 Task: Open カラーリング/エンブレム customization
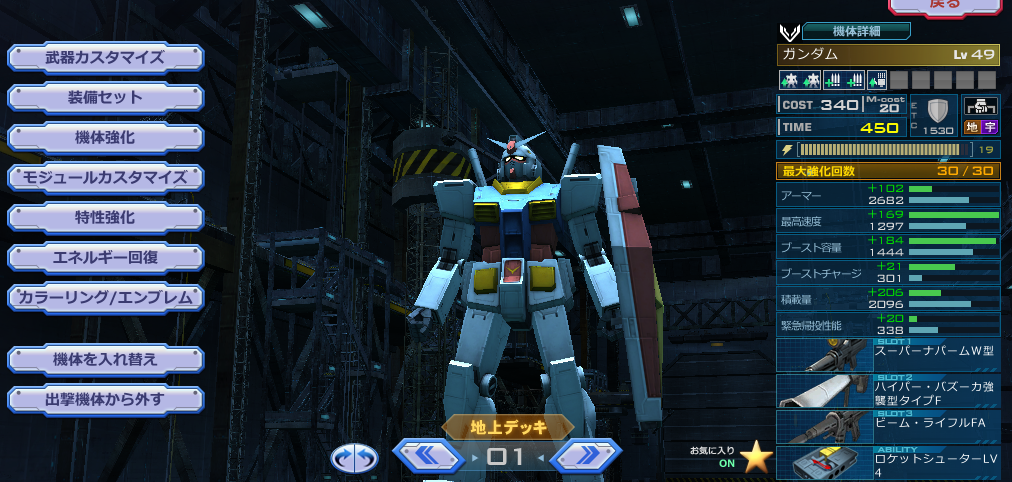pyautogui.click(x=105, y=297)
